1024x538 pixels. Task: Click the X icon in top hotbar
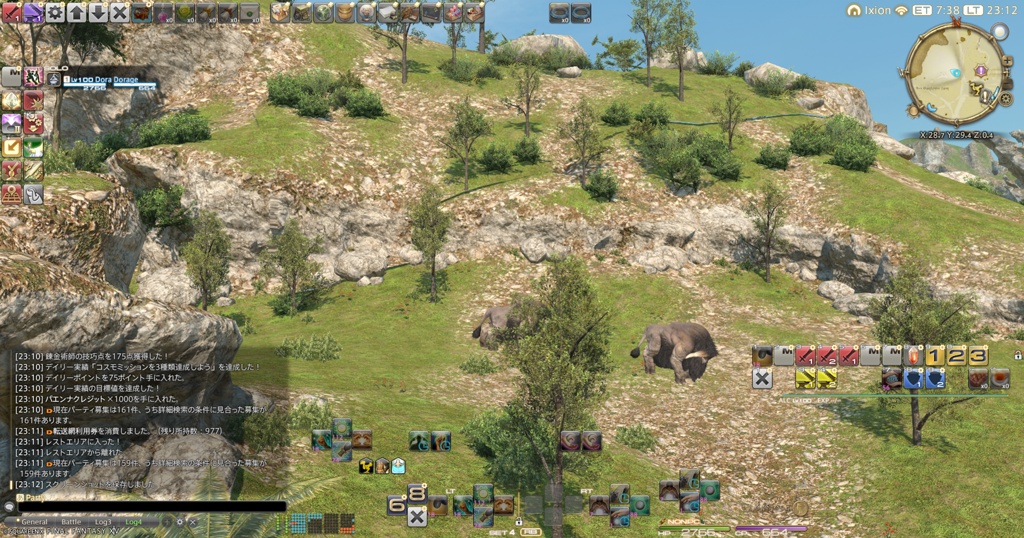tap(119, 13)
